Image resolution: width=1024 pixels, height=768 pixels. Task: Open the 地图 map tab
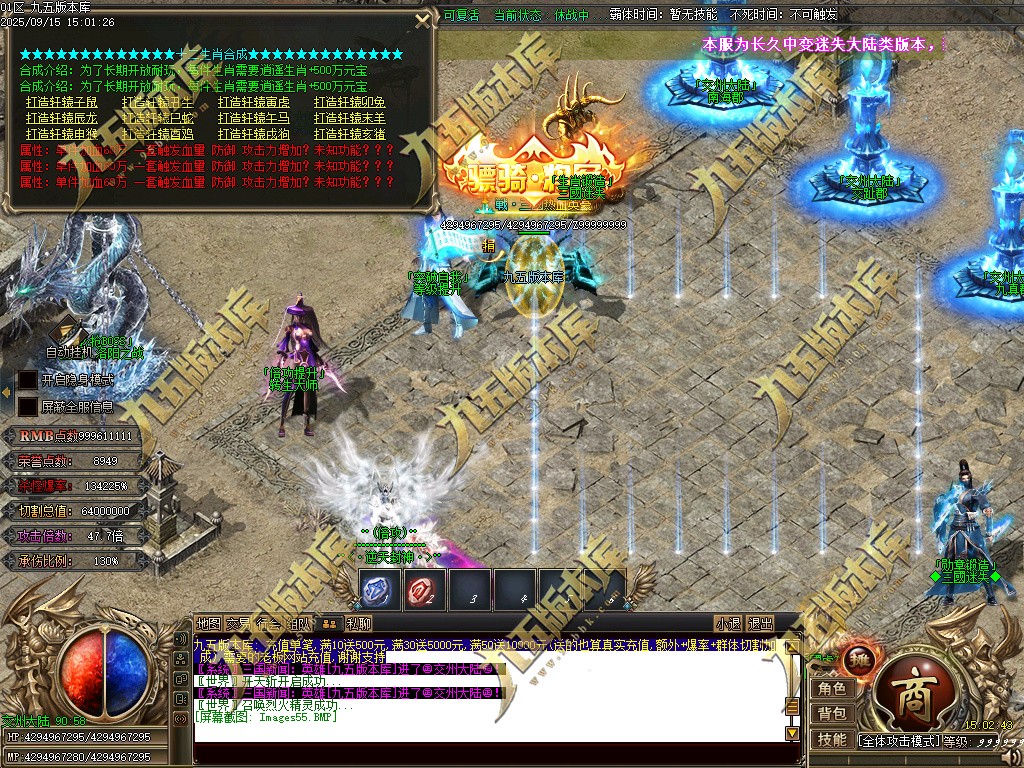pos(208,623)
